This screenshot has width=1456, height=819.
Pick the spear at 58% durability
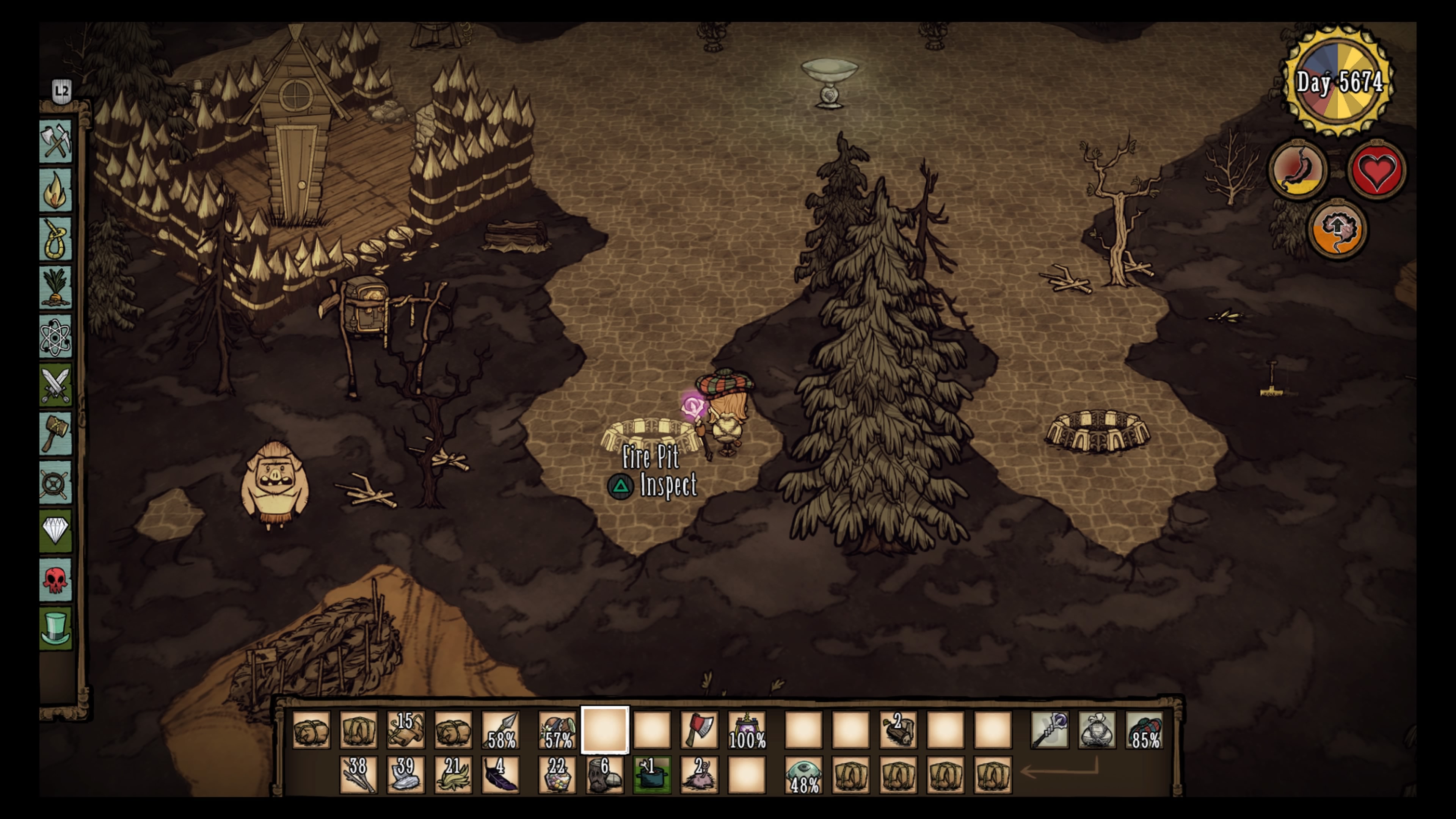coord(501,730)
